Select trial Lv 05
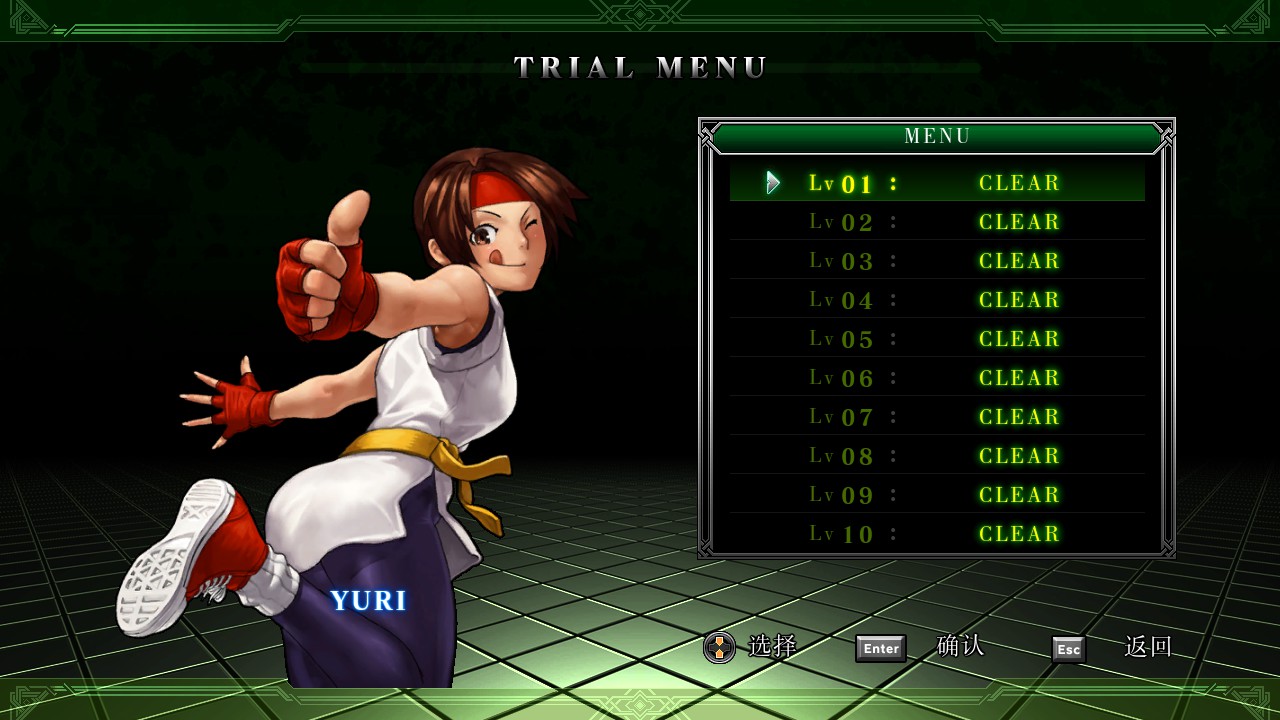This screenshot has width=1280, height=720. point(936,339)
